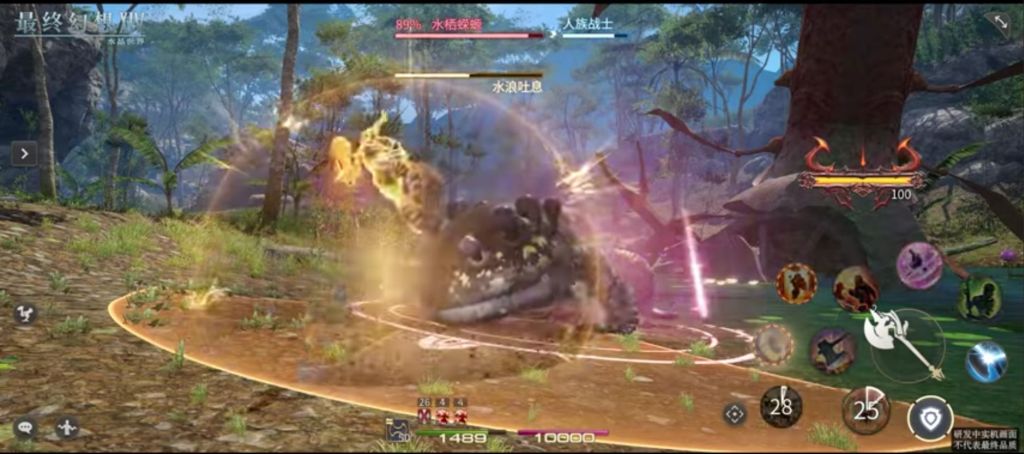
Task: Open the level 50 job icon
Action: (x=397, y=430)
